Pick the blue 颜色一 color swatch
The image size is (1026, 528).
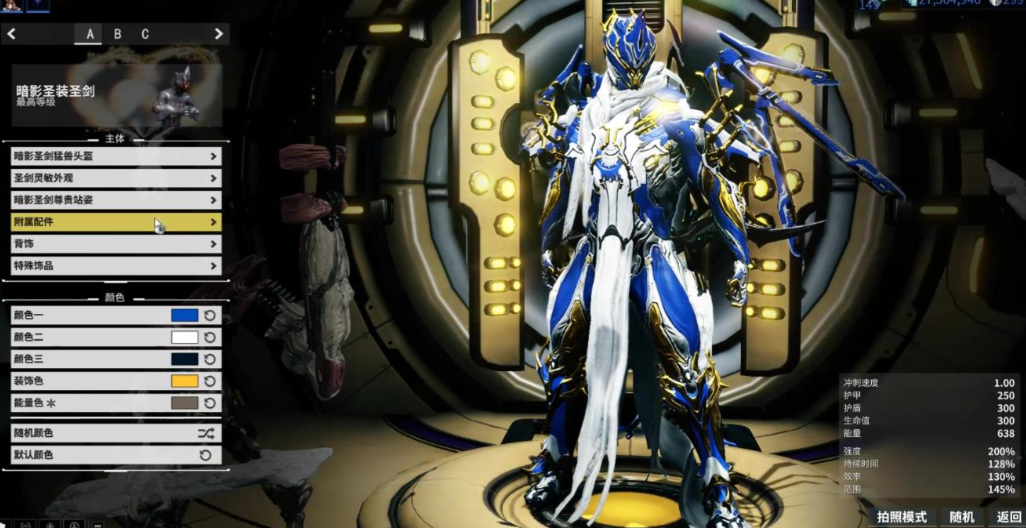click(185, 315)
